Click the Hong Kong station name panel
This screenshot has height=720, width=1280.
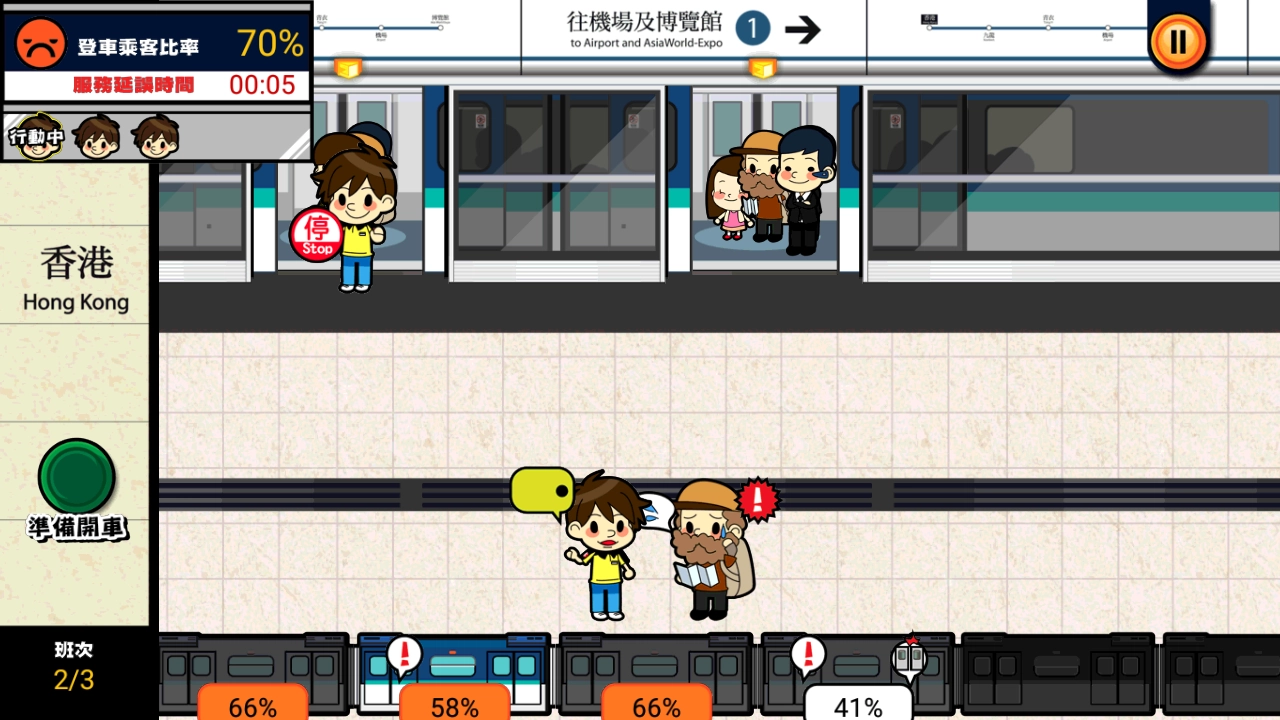coord(75,280)
